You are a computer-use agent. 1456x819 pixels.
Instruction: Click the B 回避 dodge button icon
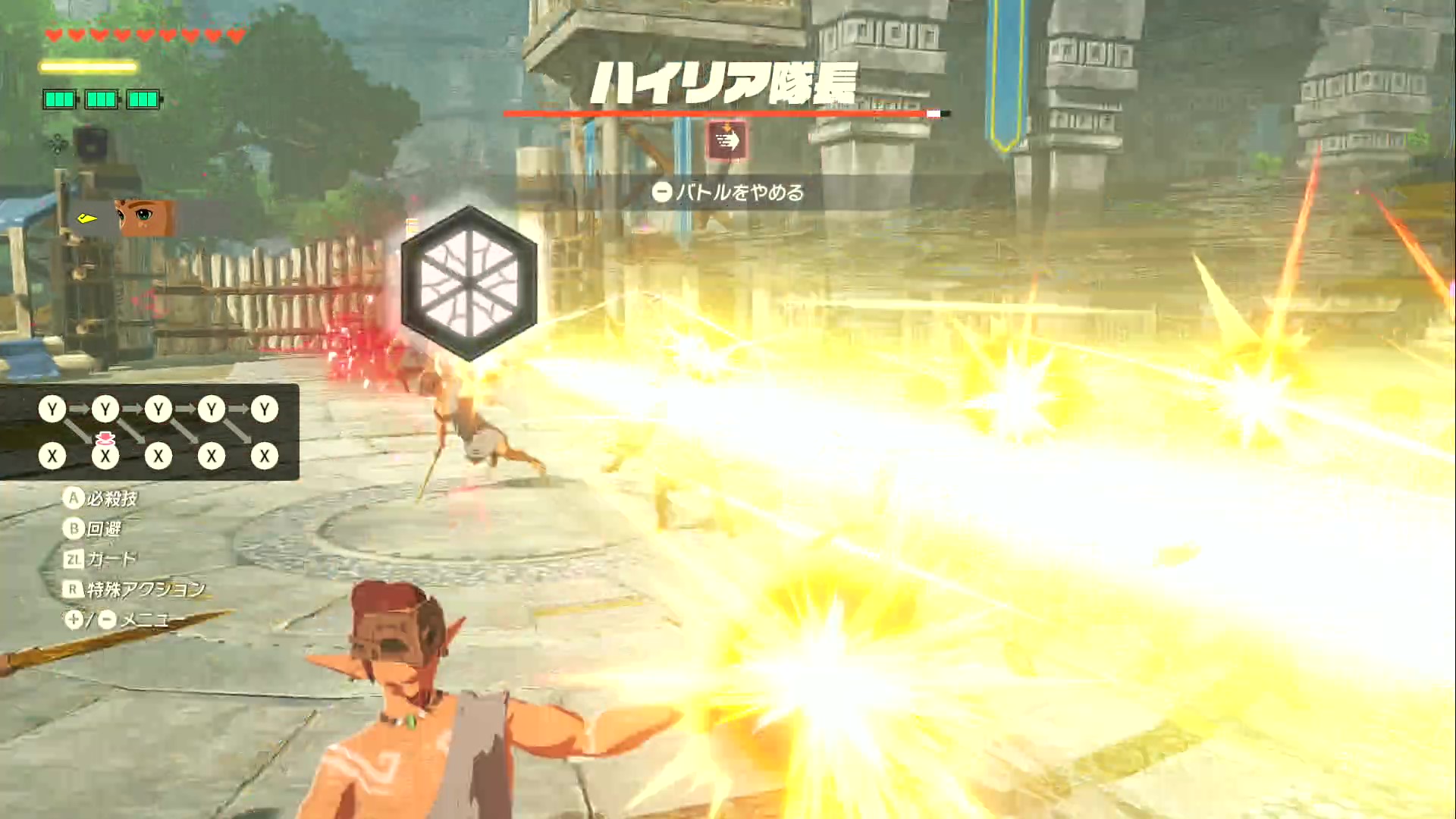76,526
